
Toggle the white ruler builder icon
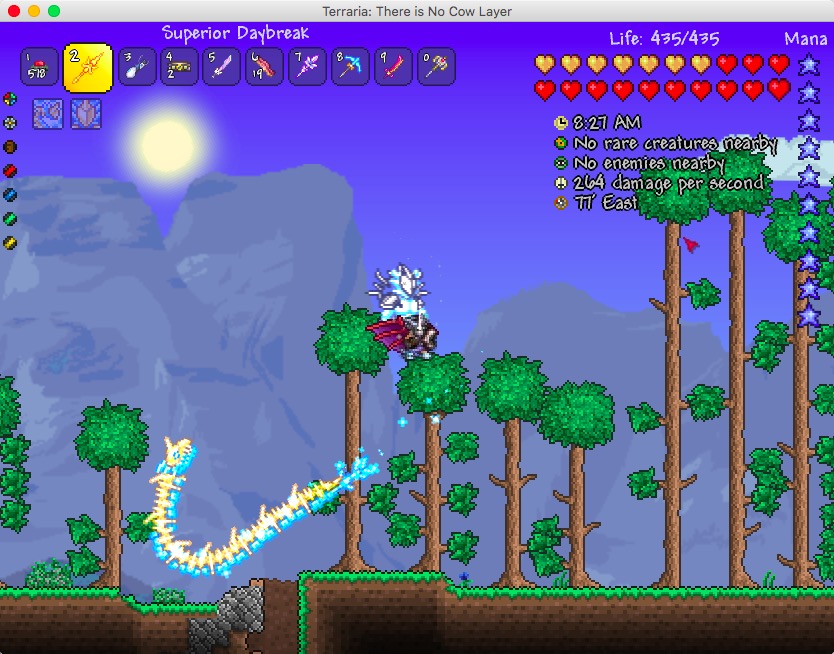click(10, 123)
